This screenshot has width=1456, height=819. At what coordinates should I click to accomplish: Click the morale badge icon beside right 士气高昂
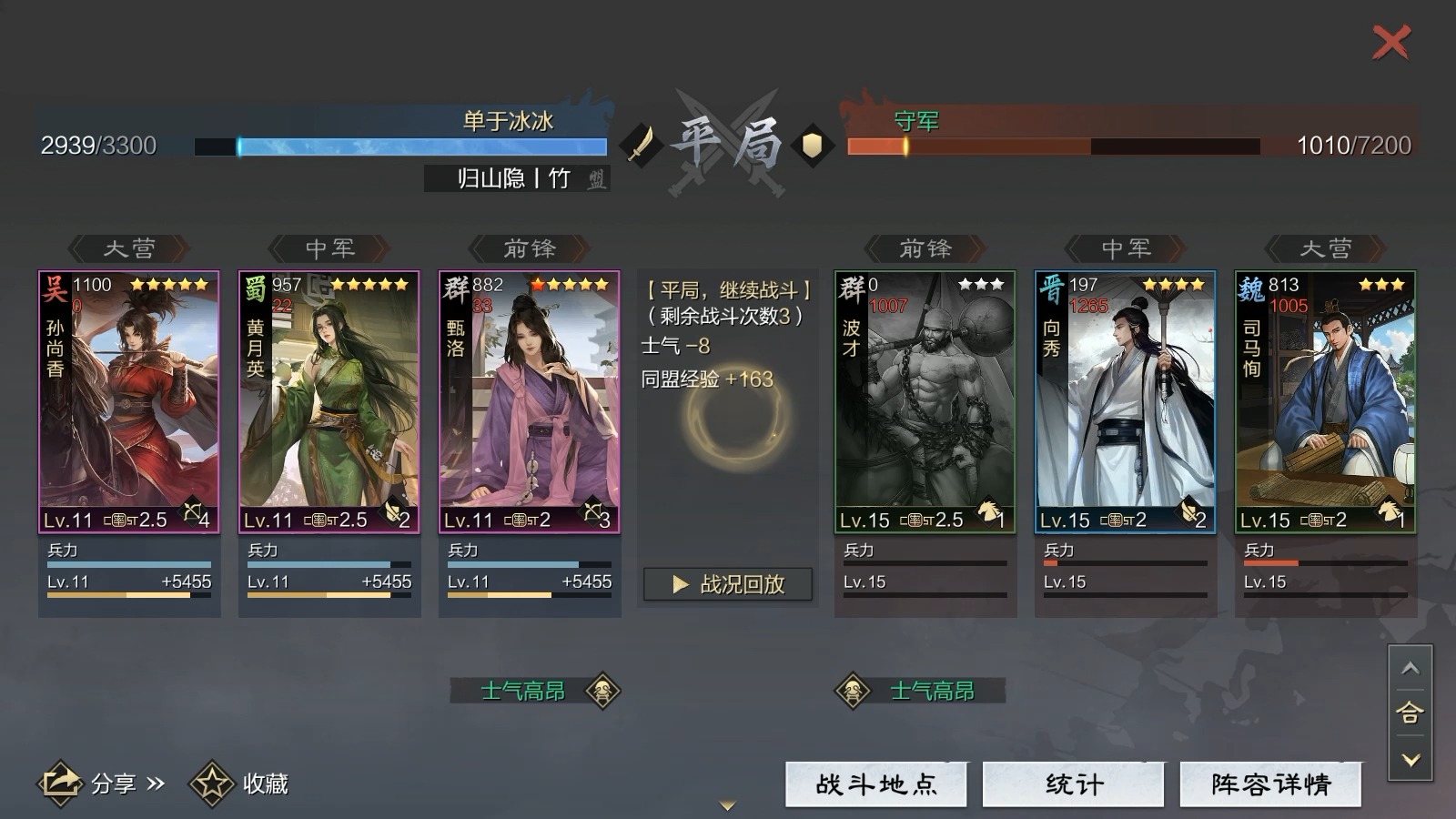(x=853, y=692)
